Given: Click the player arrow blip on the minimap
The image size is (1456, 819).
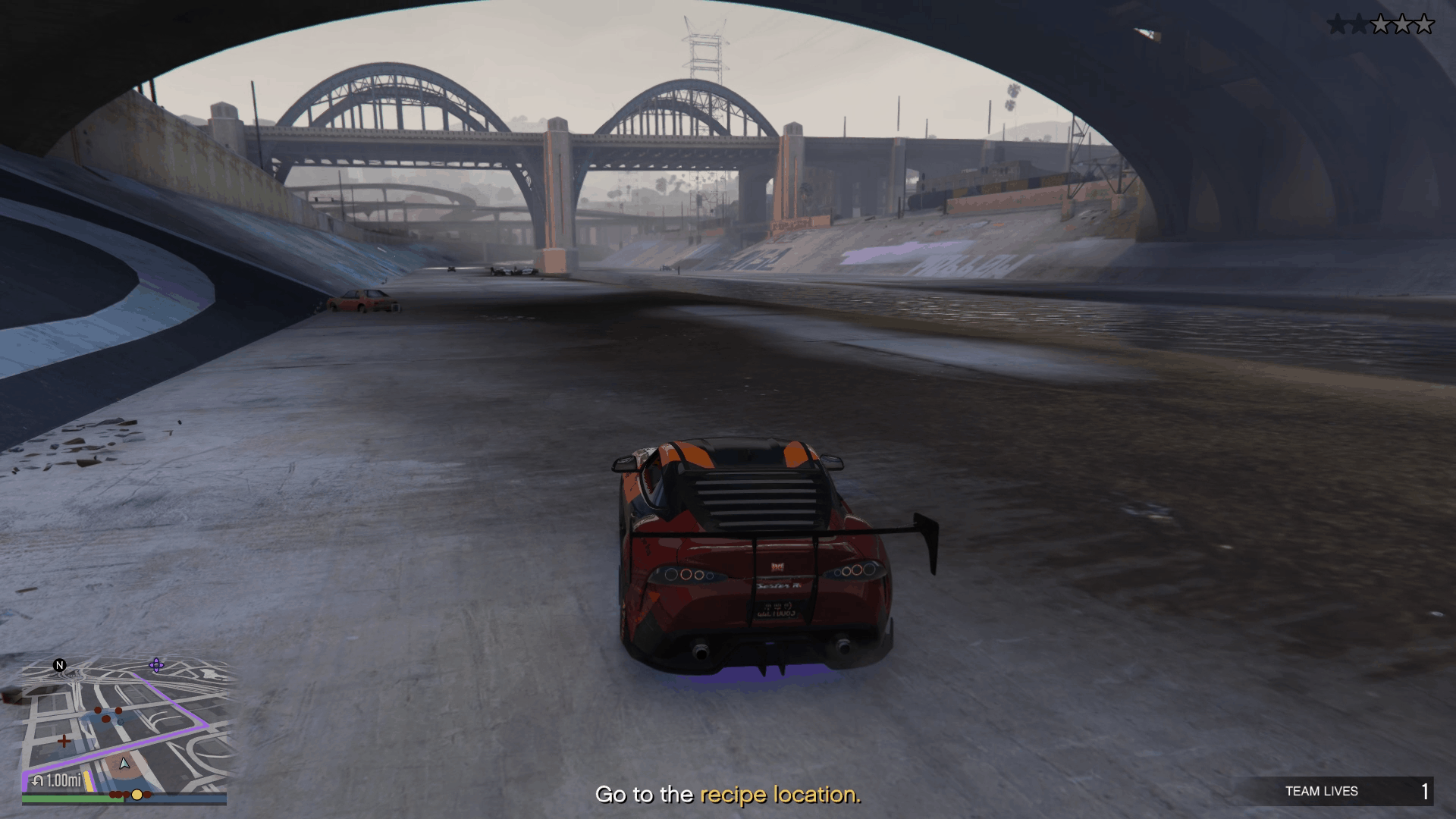Looking at the screenshot, I should tap(124, 764).
